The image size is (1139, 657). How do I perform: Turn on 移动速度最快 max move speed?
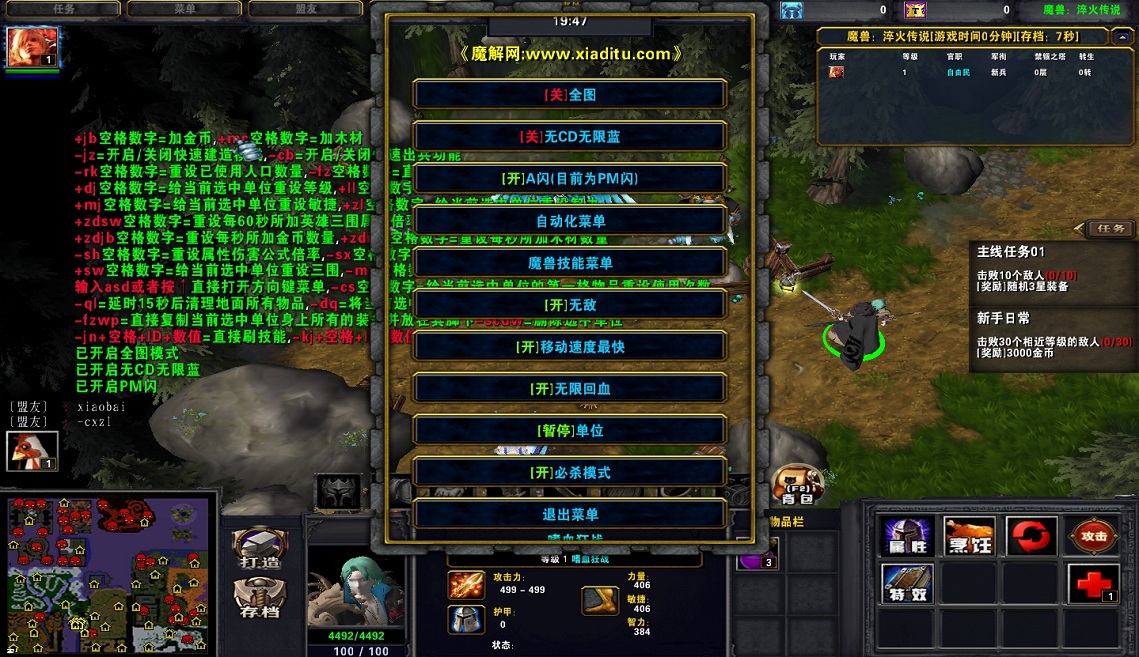click(x=569, y=347)
